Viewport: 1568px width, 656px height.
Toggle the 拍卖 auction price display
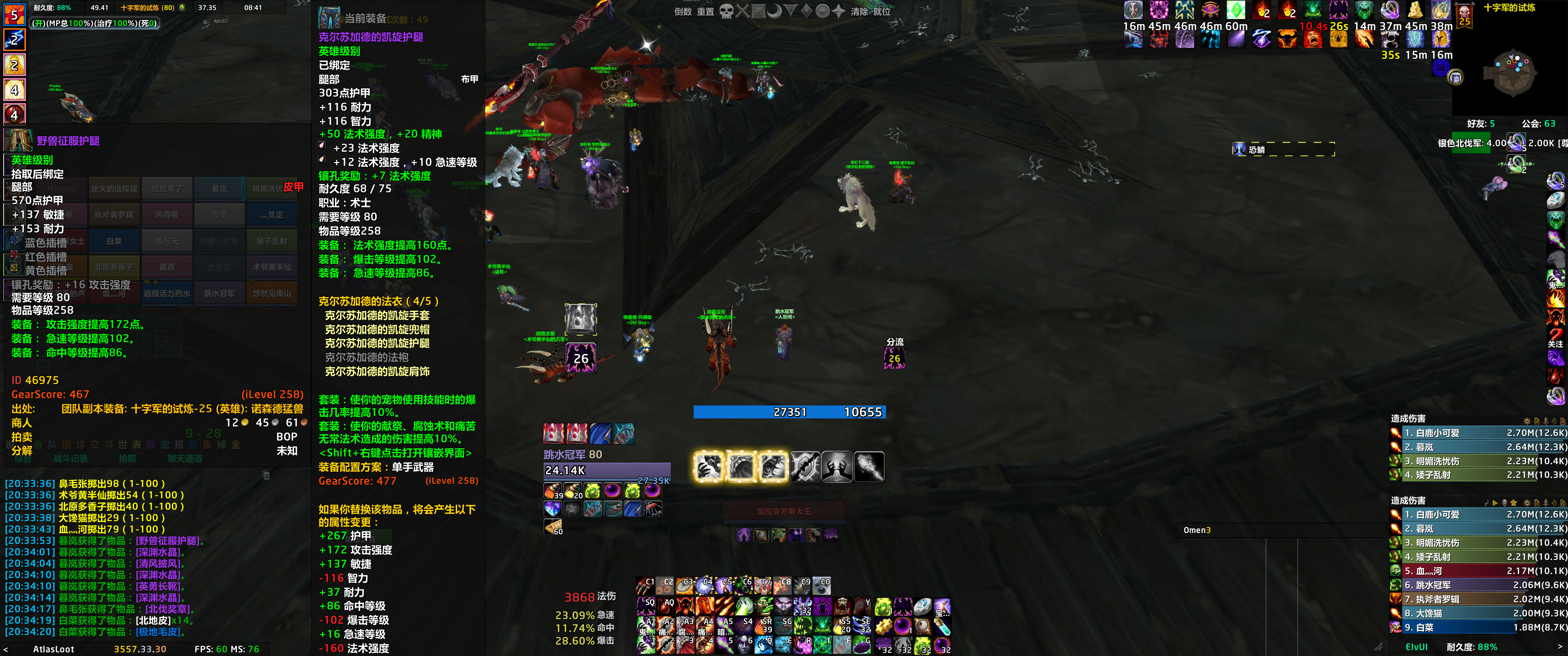point(21,437)
